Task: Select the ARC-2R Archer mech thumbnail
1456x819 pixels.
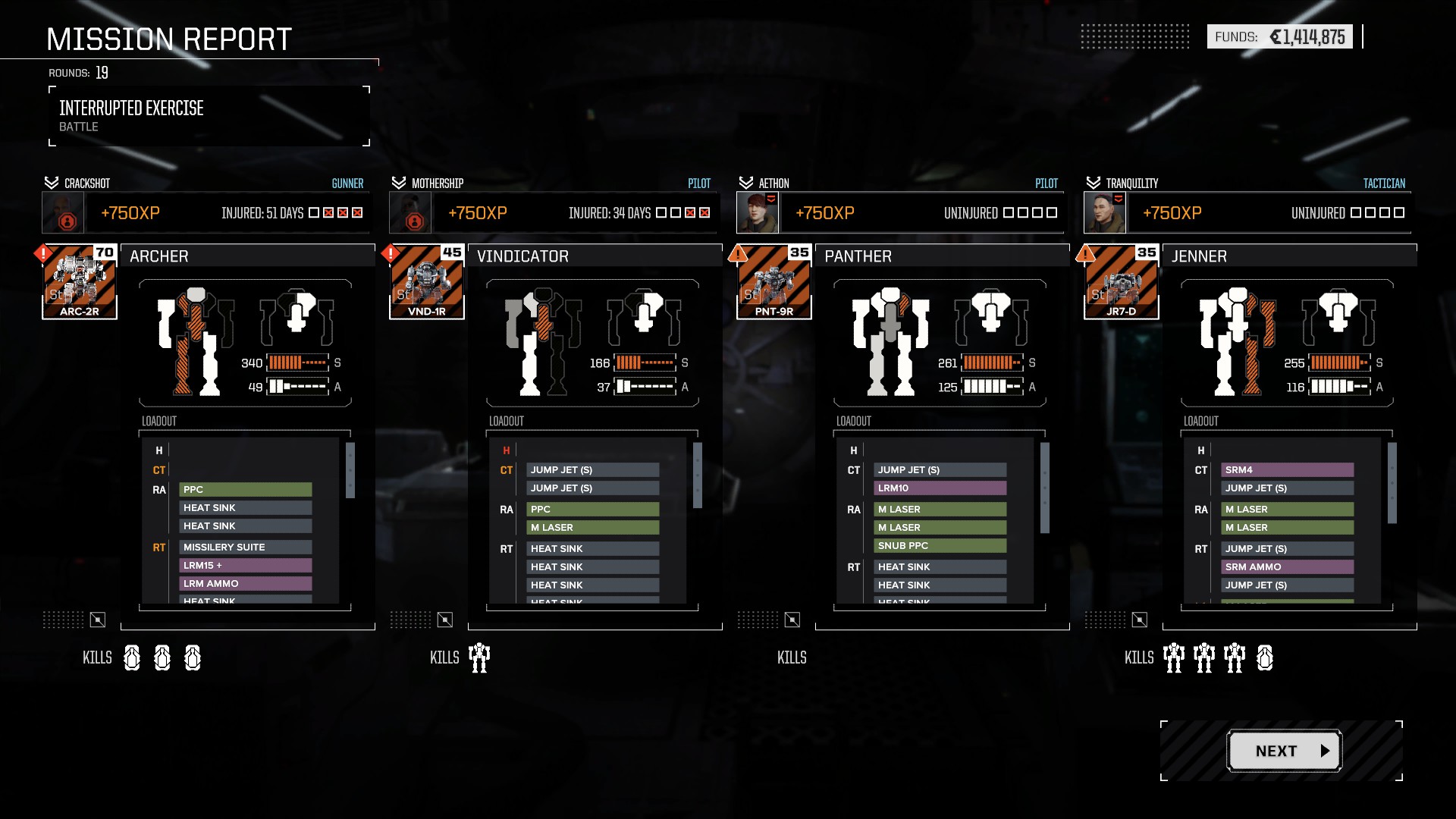Action: point(80,282)
